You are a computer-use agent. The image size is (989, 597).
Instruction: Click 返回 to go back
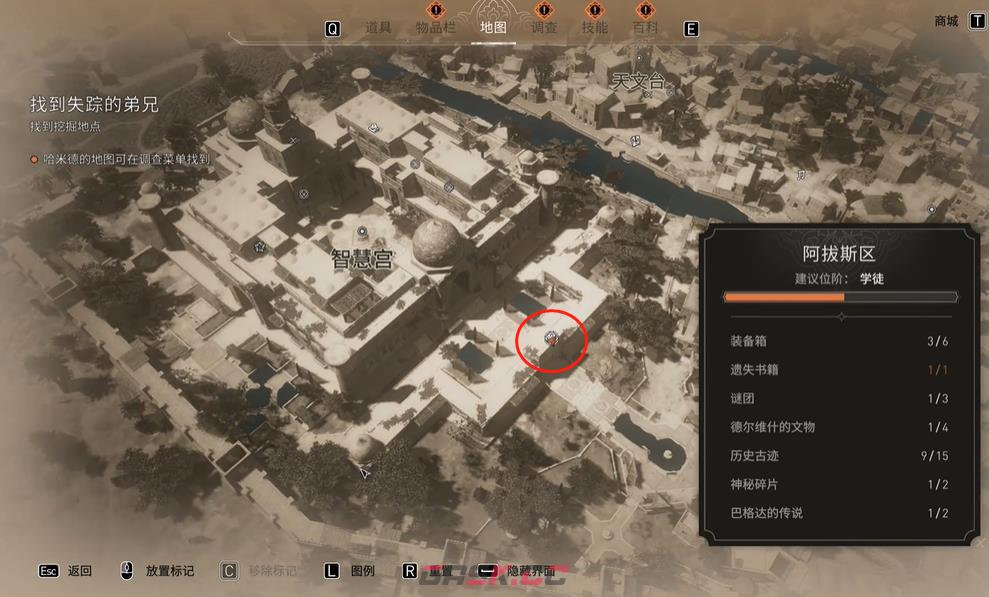coord(80,571)
